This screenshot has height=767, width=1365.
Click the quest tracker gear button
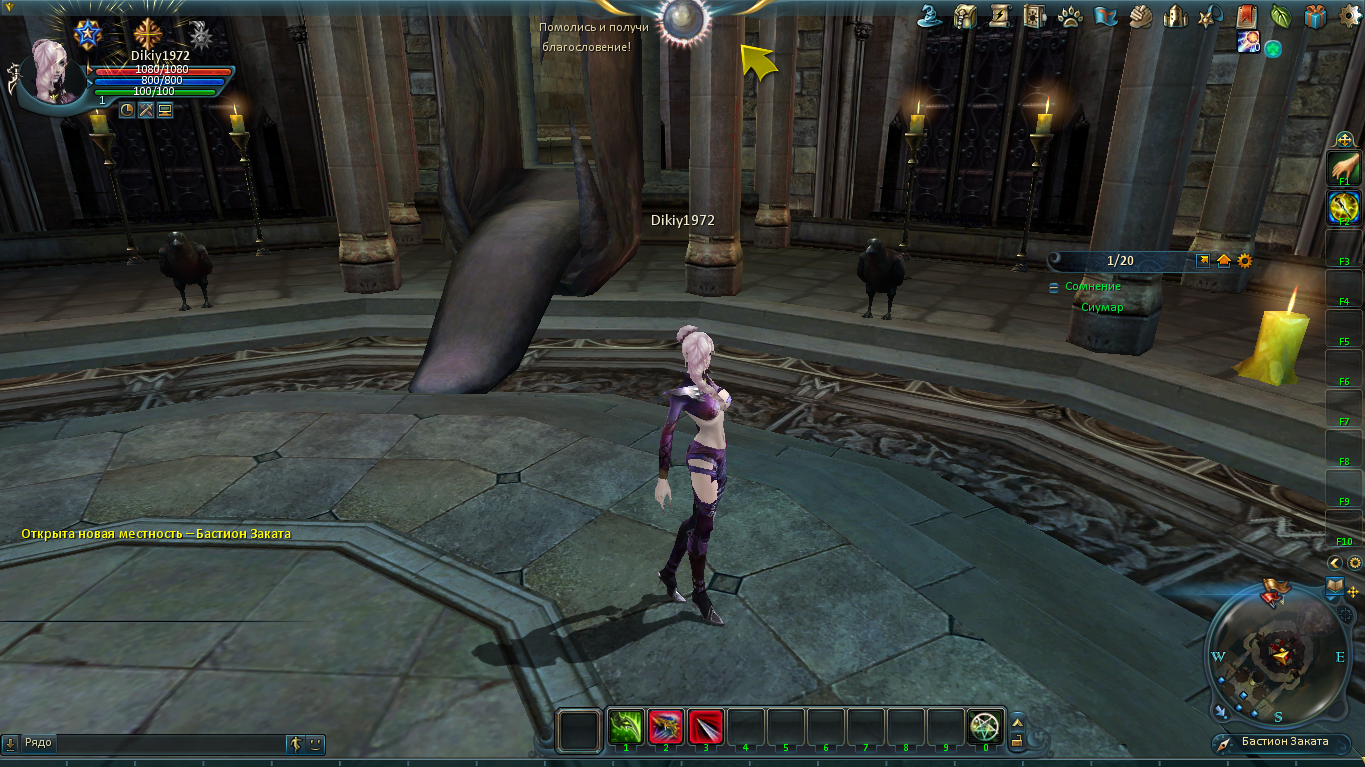tap(1245, 261)
